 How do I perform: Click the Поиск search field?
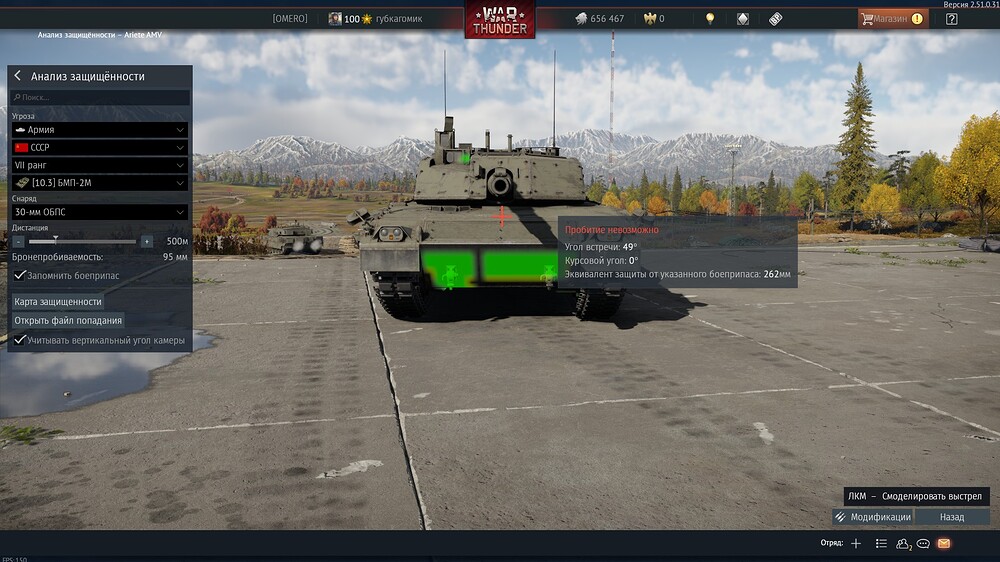click(x=99, y=97)
